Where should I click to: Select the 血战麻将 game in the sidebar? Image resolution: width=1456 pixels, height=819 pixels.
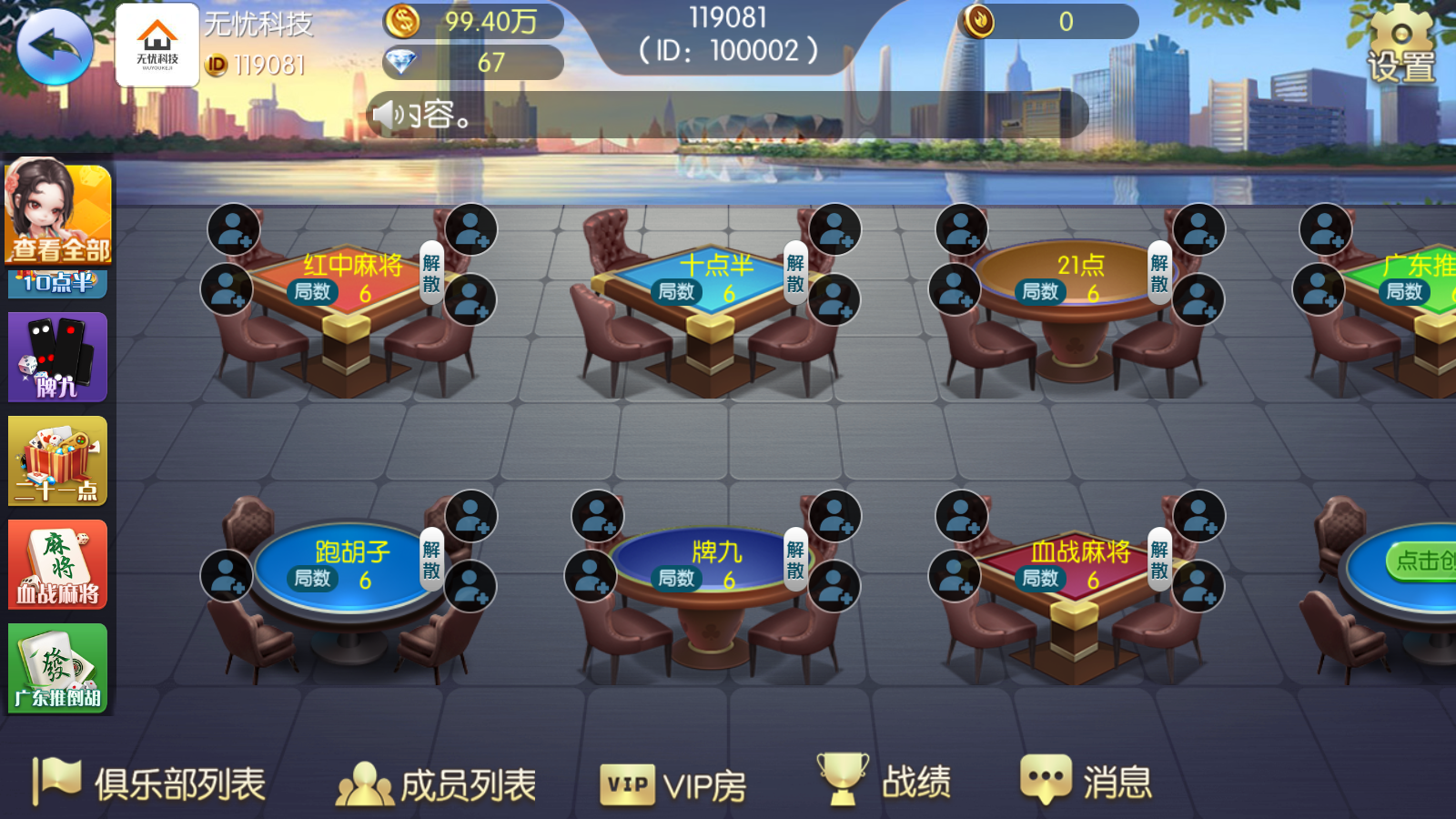57,565
